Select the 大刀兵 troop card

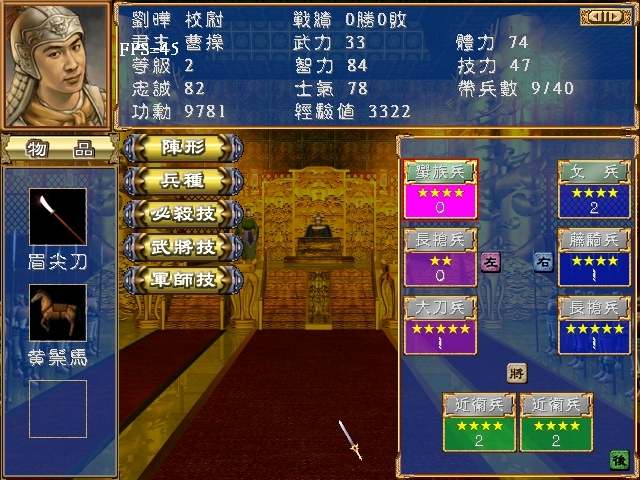(x=441, y=326)
